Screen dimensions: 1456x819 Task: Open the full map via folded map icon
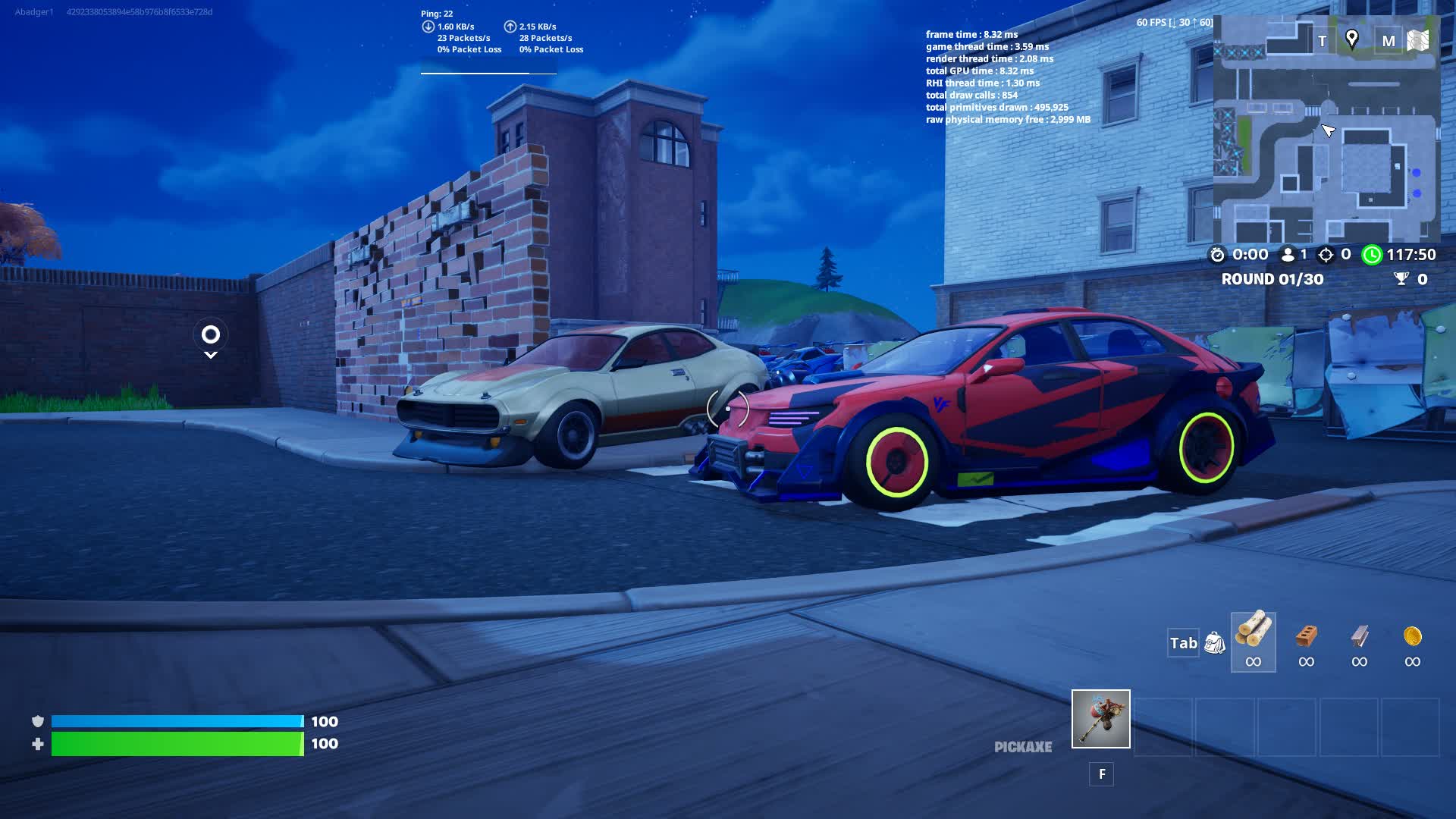pos(1417,40)
